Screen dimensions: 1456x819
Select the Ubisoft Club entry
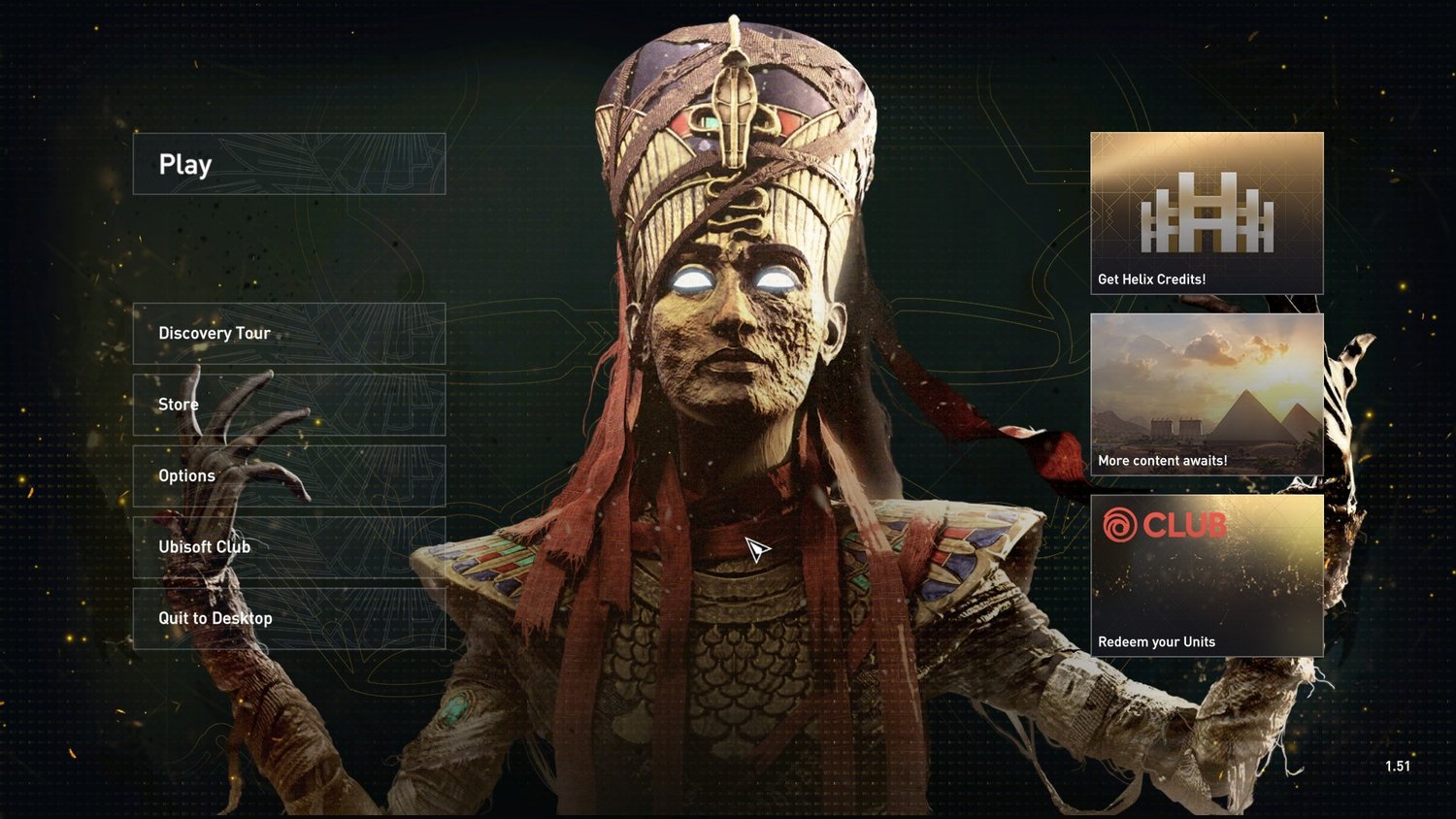pyautogui.click(x=288, y=547)
